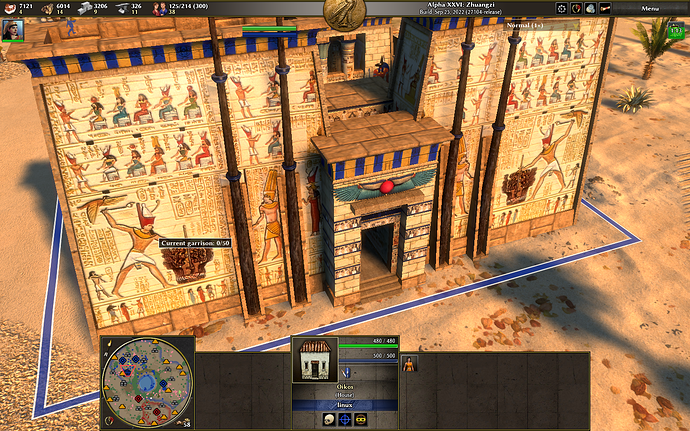Open the trade and barter icon
Image resolution: width=690 pixels, height=431 pixels.
(x=590, y=8)
